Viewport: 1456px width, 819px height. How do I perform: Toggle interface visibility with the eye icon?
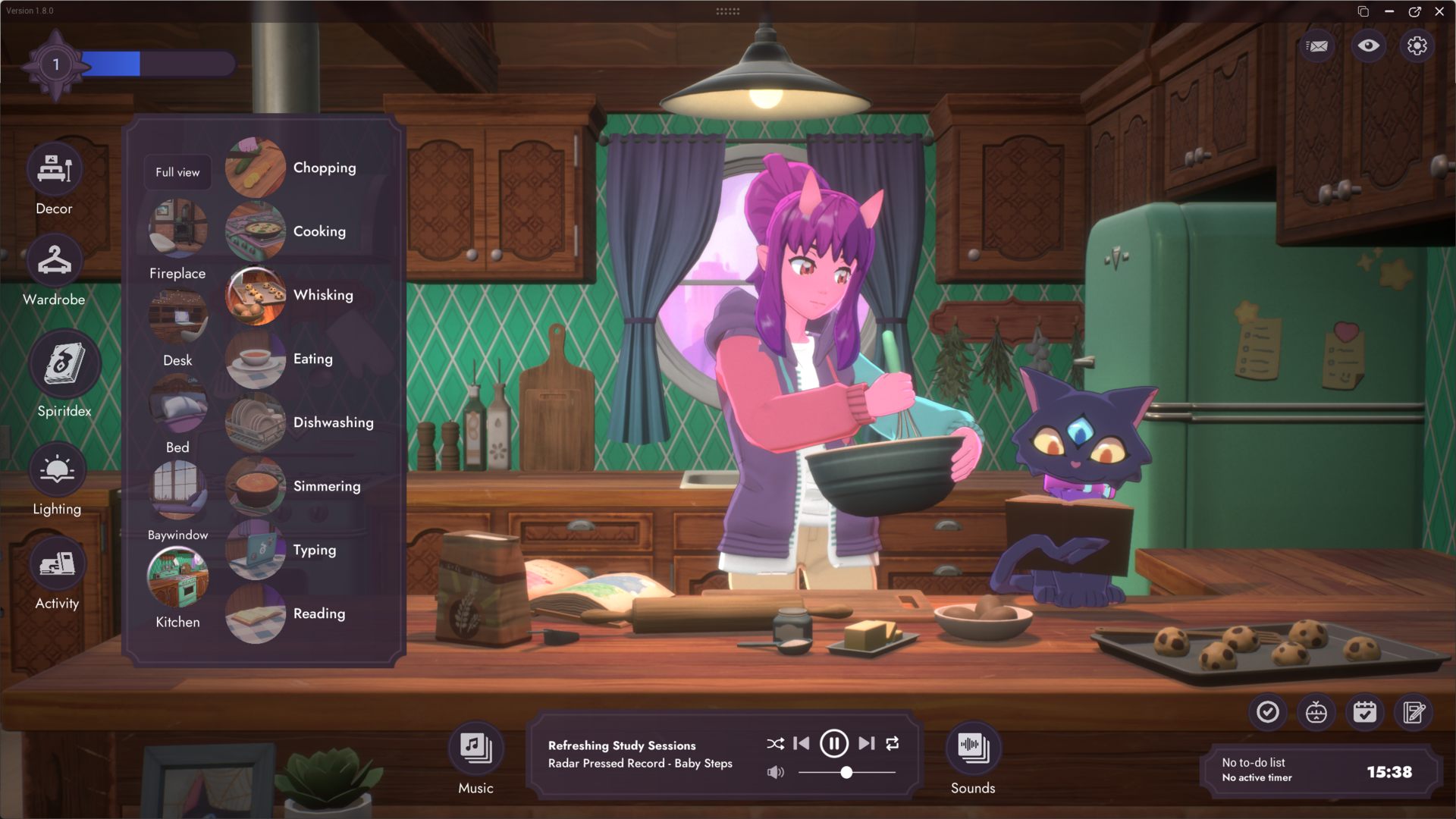click(1368, 46)
